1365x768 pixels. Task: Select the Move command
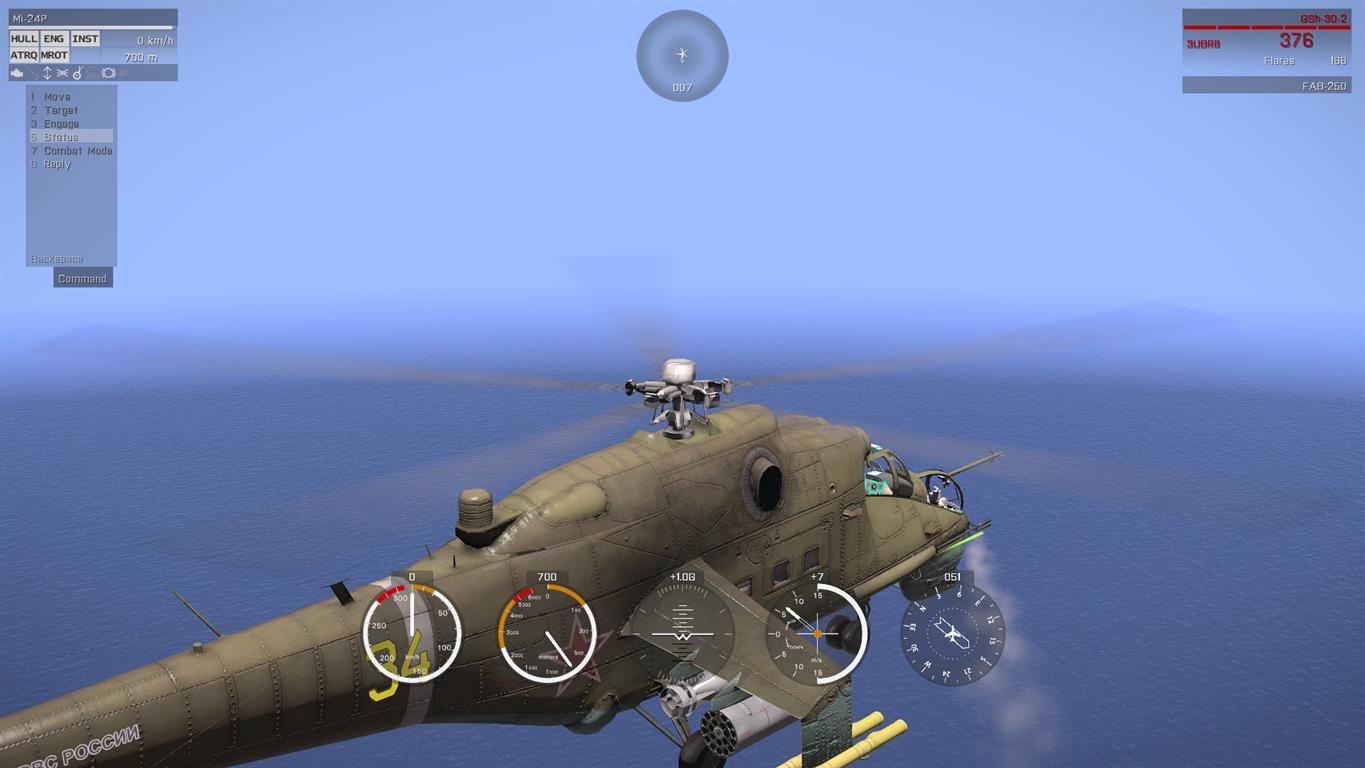tap(57, 97)
